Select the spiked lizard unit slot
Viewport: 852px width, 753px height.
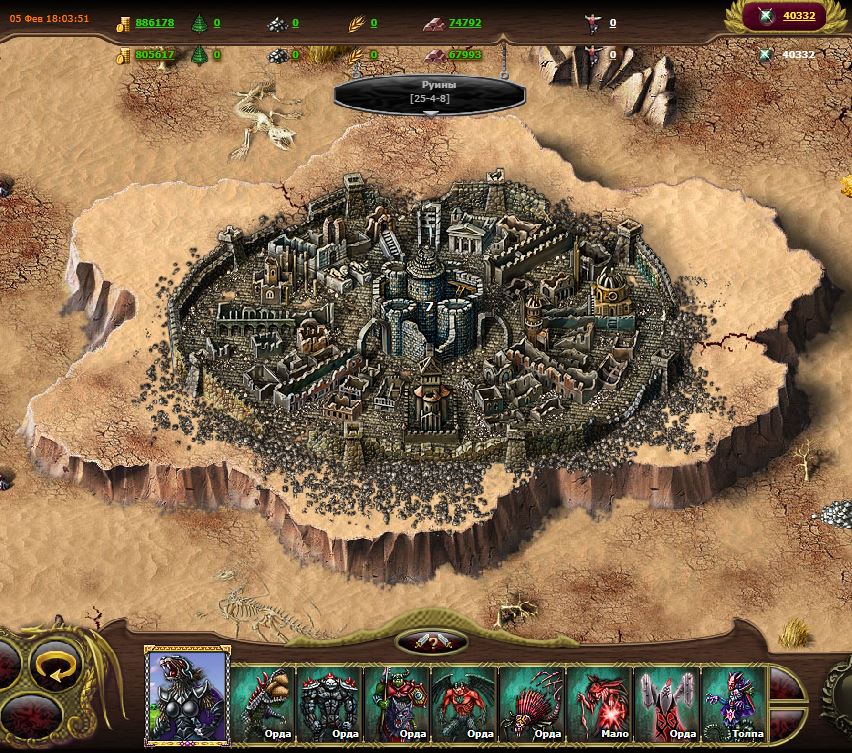click(x=263, y=702)
